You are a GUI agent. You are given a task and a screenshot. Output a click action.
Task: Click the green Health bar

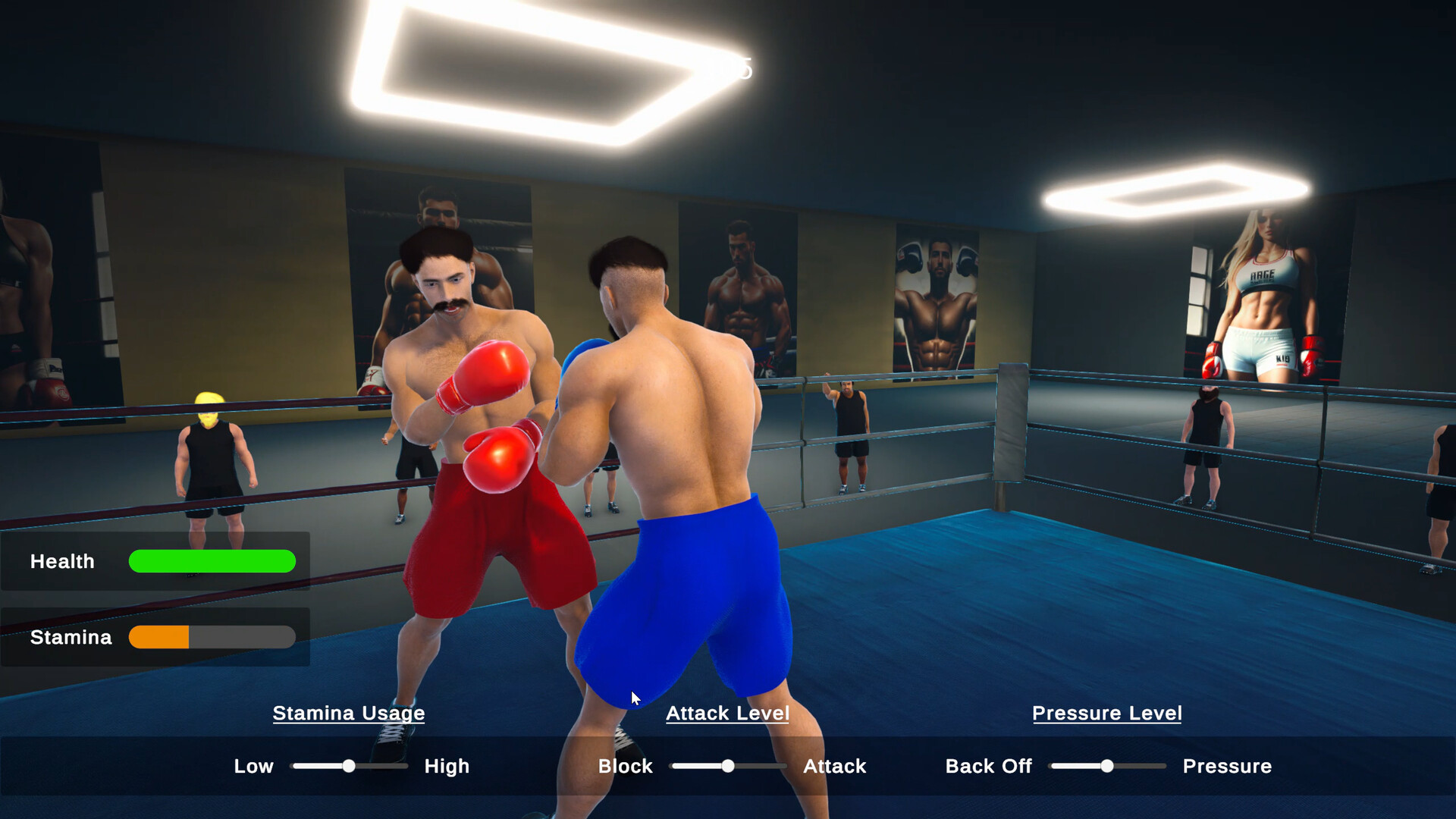tap(212, 562)
